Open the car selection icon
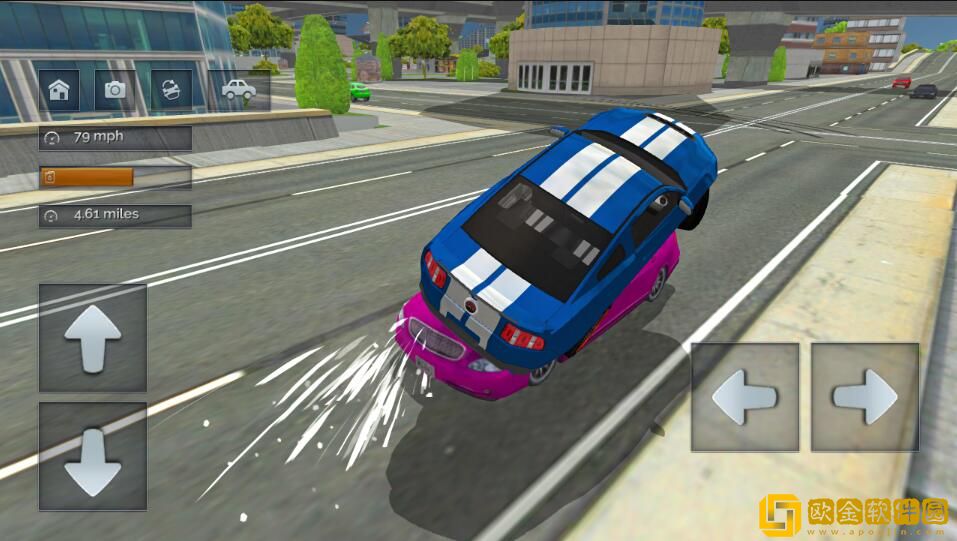Screen dimensions: 957x541 click(x=238, y=90)
